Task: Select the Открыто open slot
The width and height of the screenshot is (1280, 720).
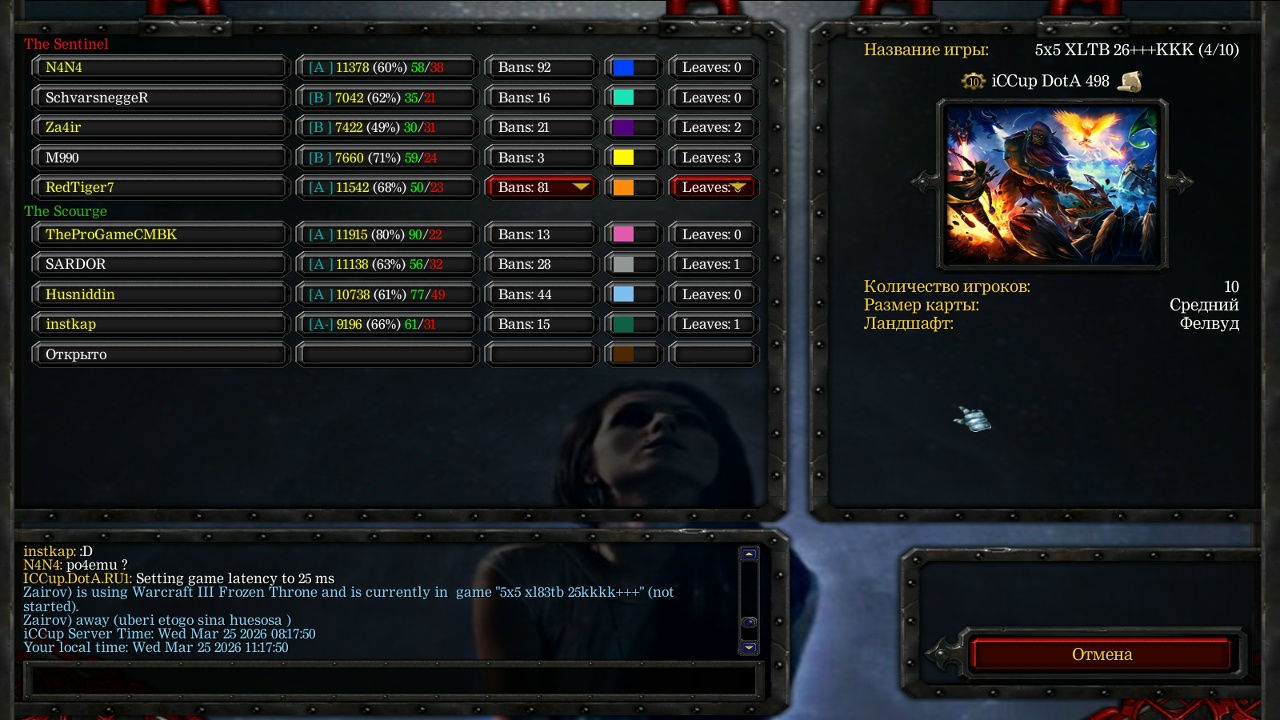Action: [x=160, y=355]
